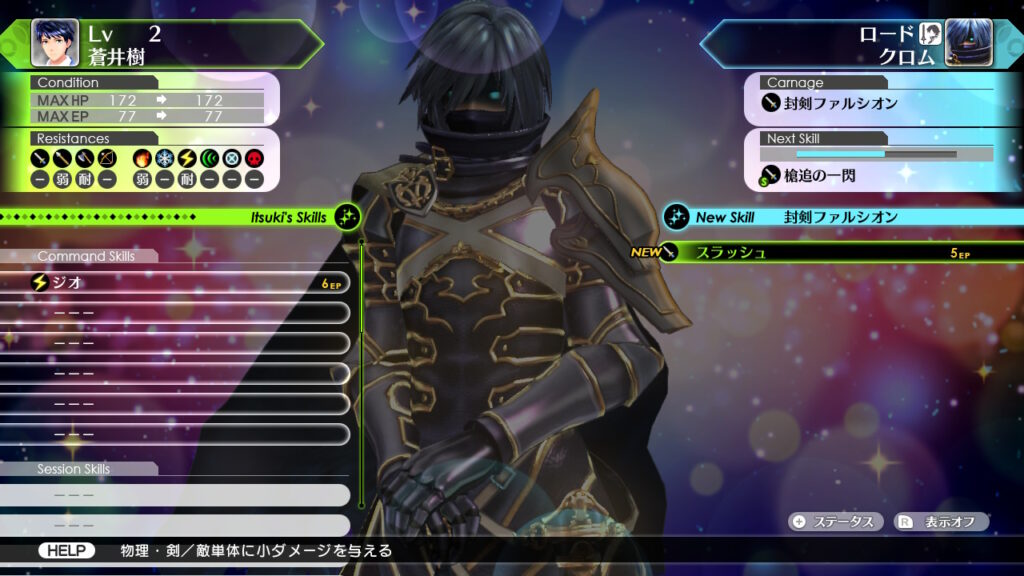
Task: Toggle the 表示オフ display button
Action: click(x=941, y=522)
